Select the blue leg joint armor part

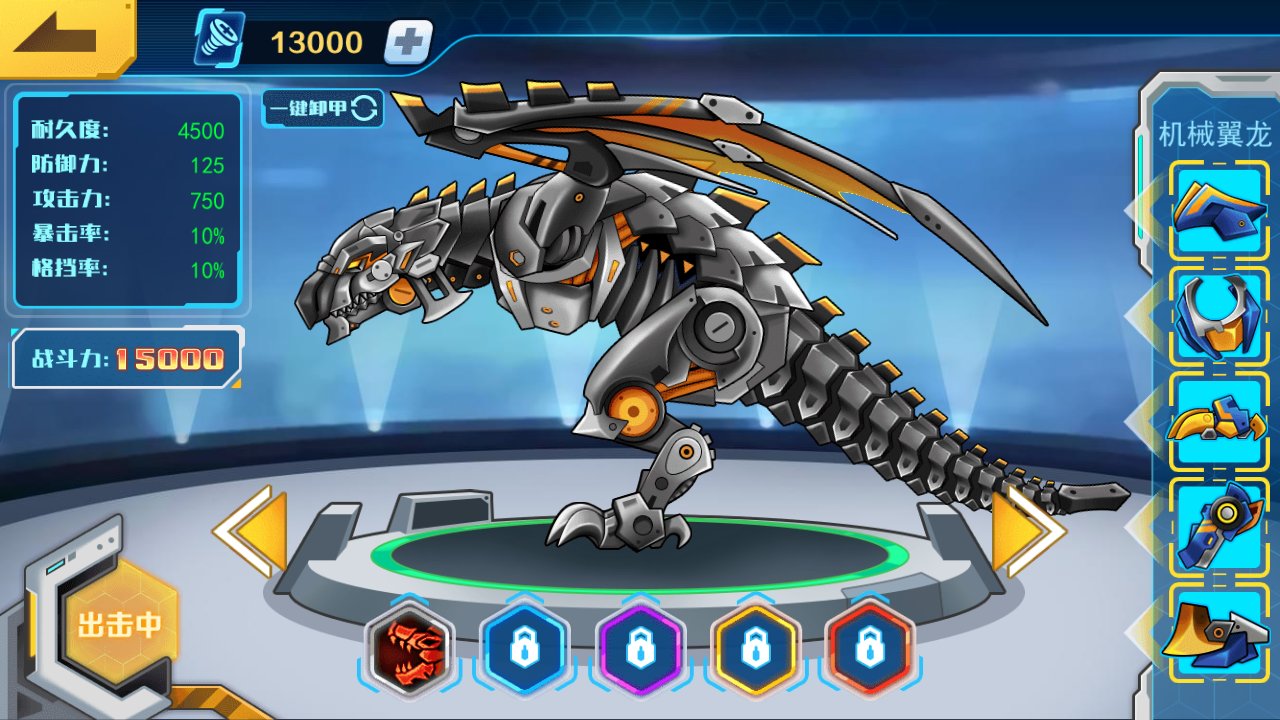point(1217,526)
